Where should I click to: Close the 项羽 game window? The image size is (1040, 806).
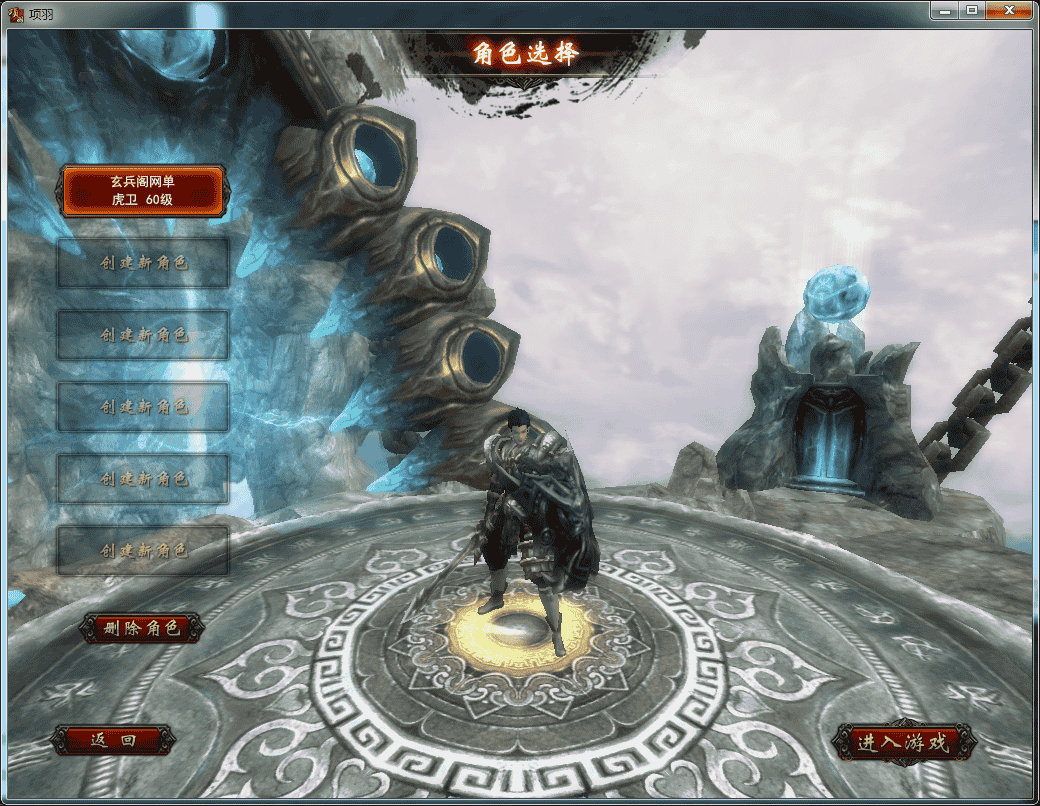[x=1009, y=10]
